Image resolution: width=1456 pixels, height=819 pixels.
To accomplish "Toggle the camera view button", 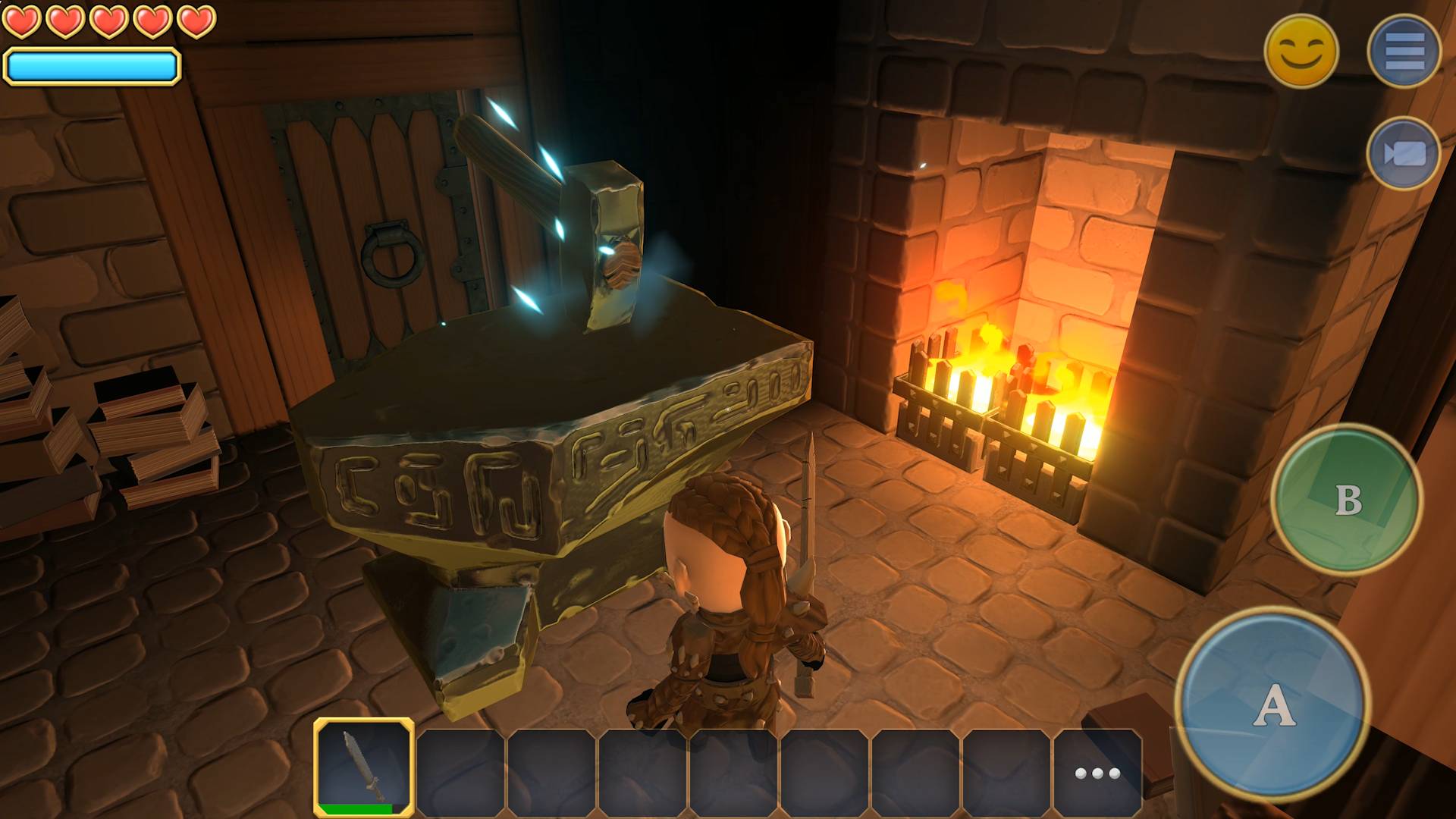I will point(1404,154).
